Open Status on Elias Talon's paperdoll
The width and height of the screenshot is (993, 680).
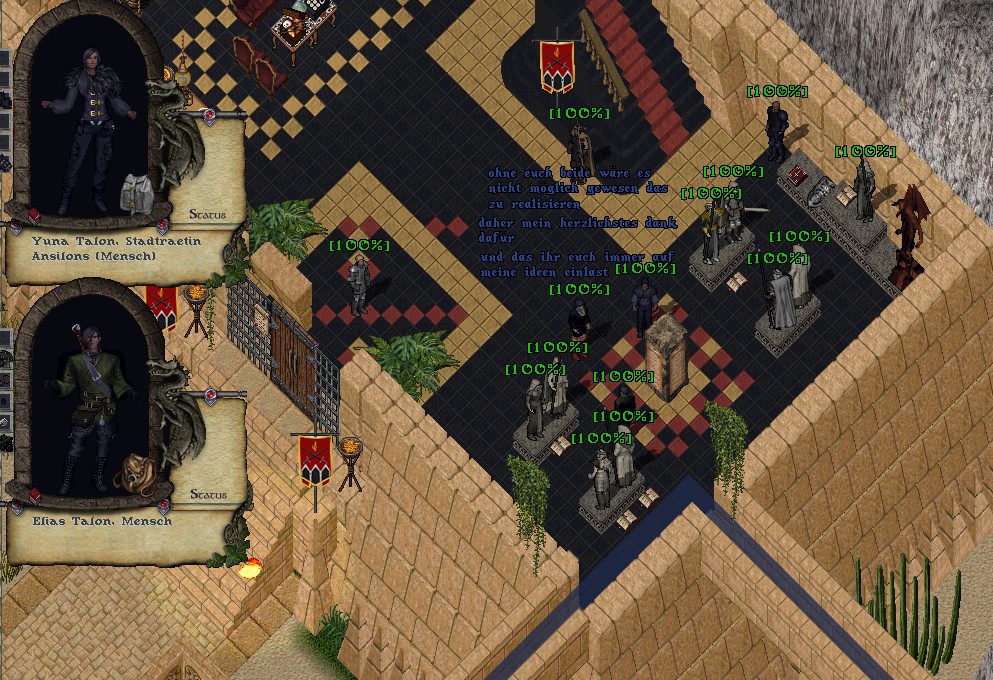[207, 494]
